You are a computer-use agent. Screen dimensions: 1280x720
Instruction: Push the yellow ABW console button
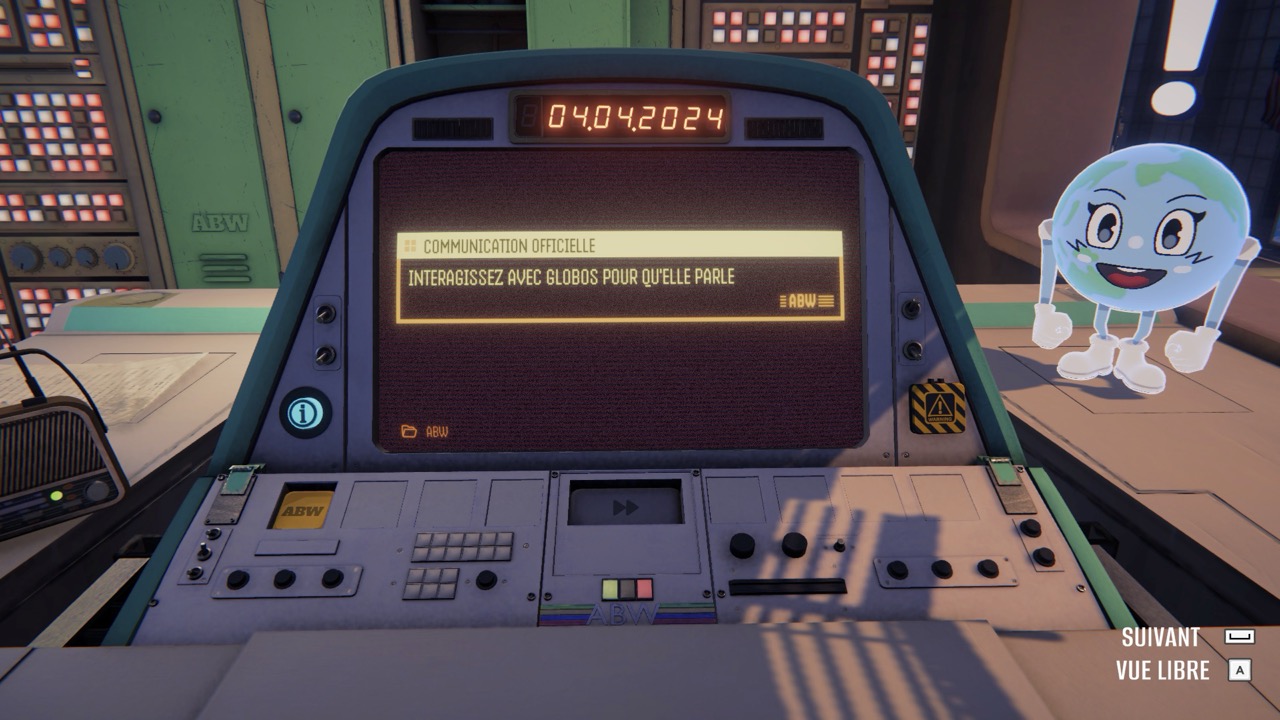tap(302, 510)
